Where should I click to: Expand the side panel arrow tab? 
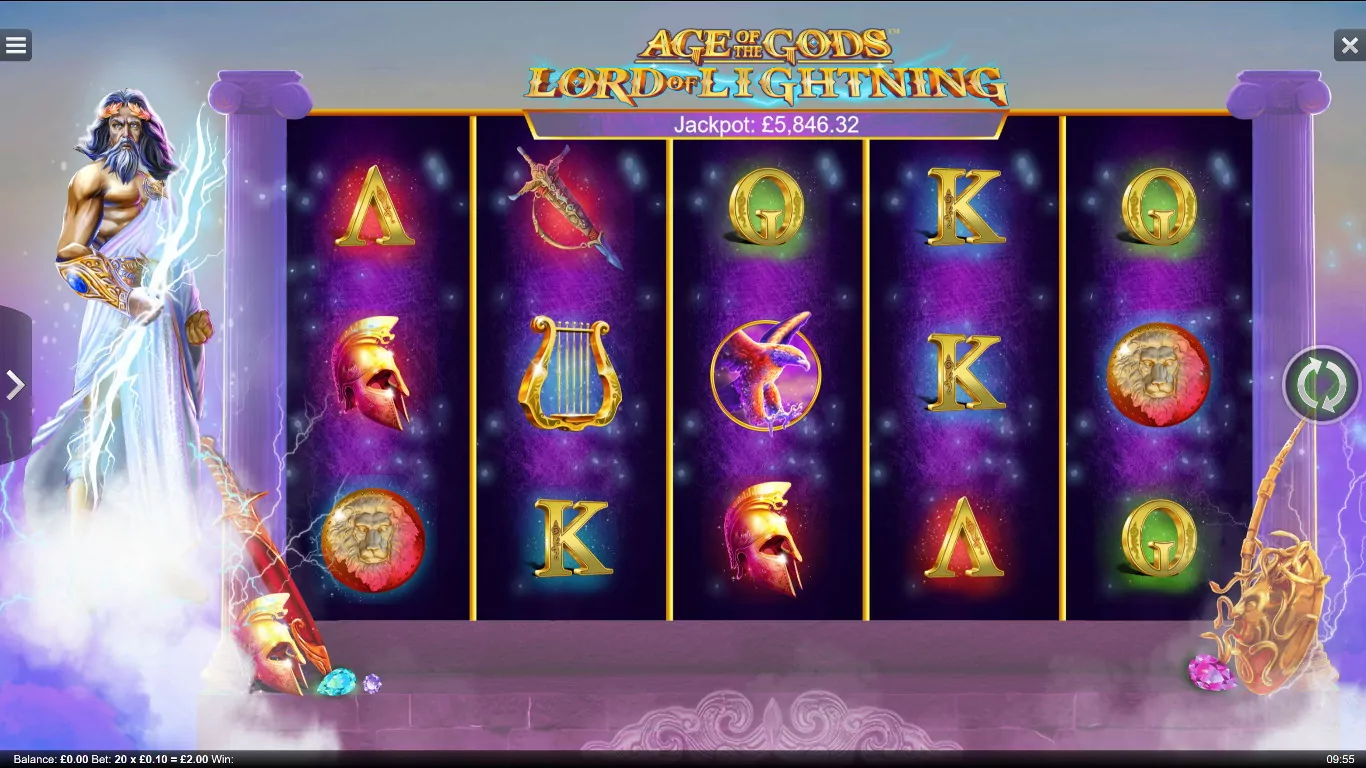[14, 385]
